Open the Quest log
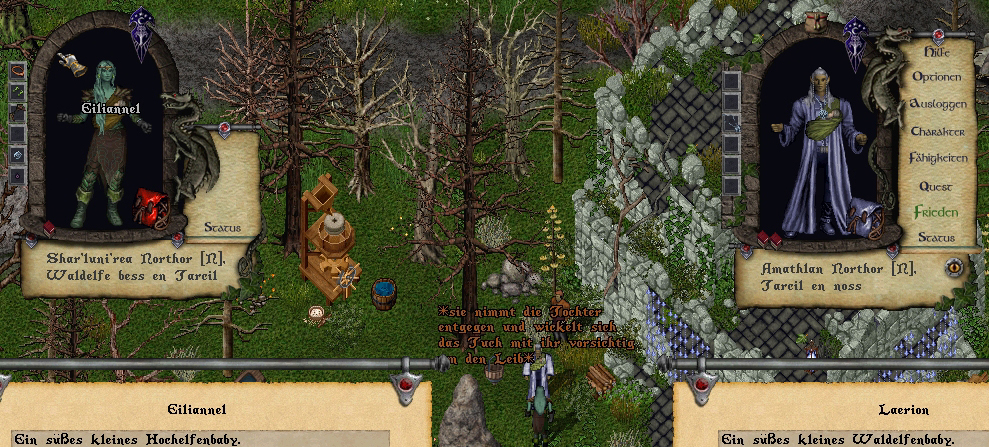 [936, 186]
